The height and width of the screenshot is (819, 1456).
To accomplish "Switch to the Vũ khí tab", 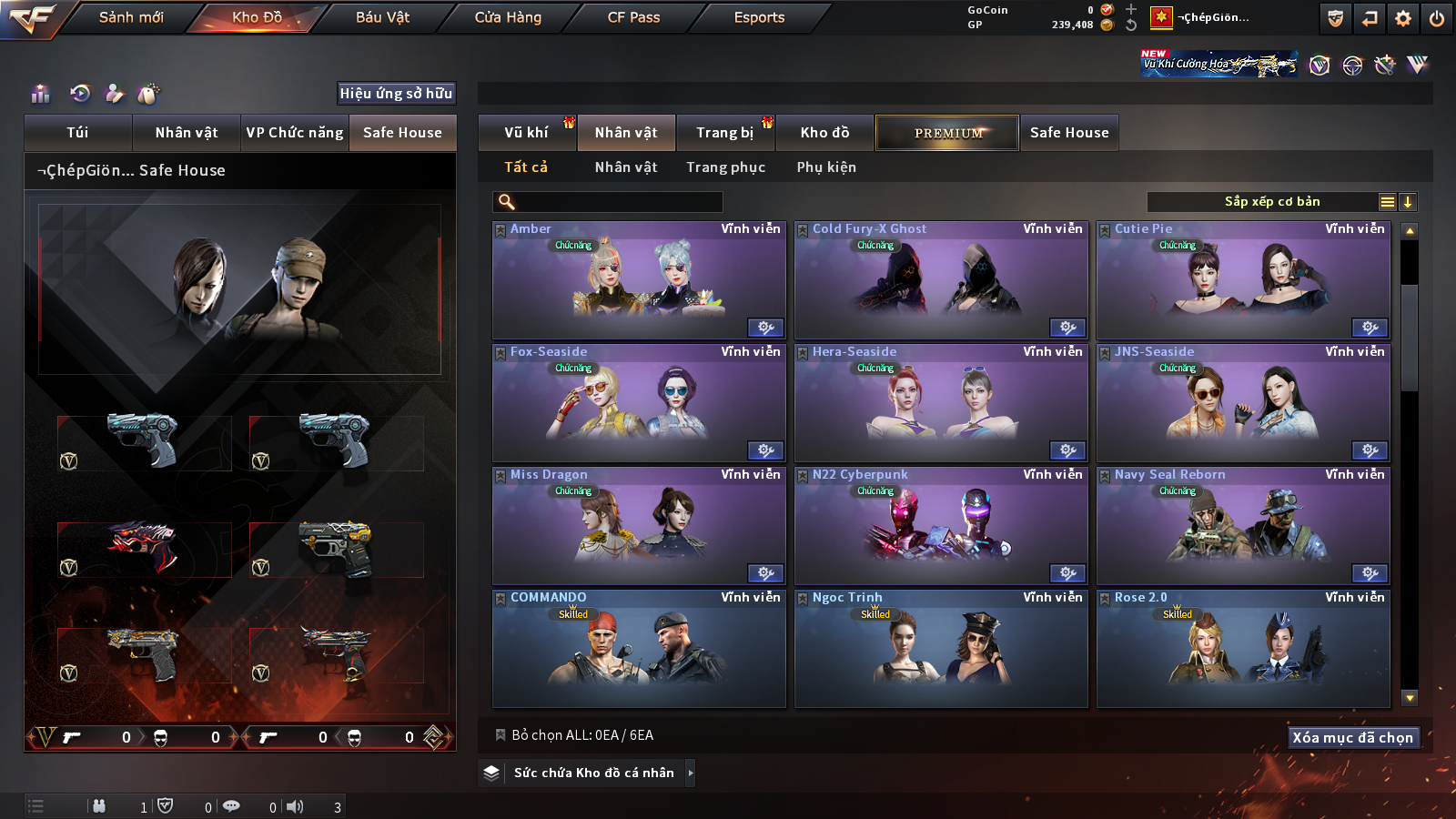I will 526,133.
